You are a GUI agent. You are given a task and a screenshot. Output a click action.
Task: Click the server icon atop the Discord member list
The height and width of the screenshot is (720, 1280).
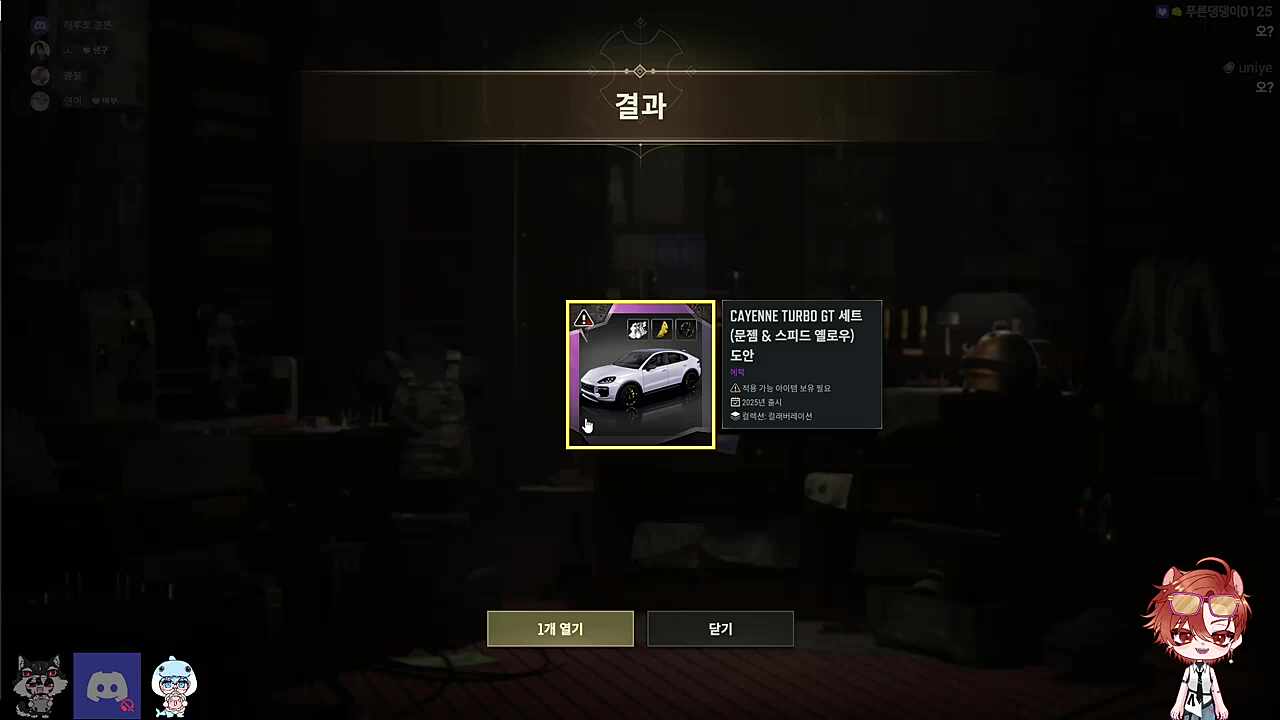click(39, 25)
